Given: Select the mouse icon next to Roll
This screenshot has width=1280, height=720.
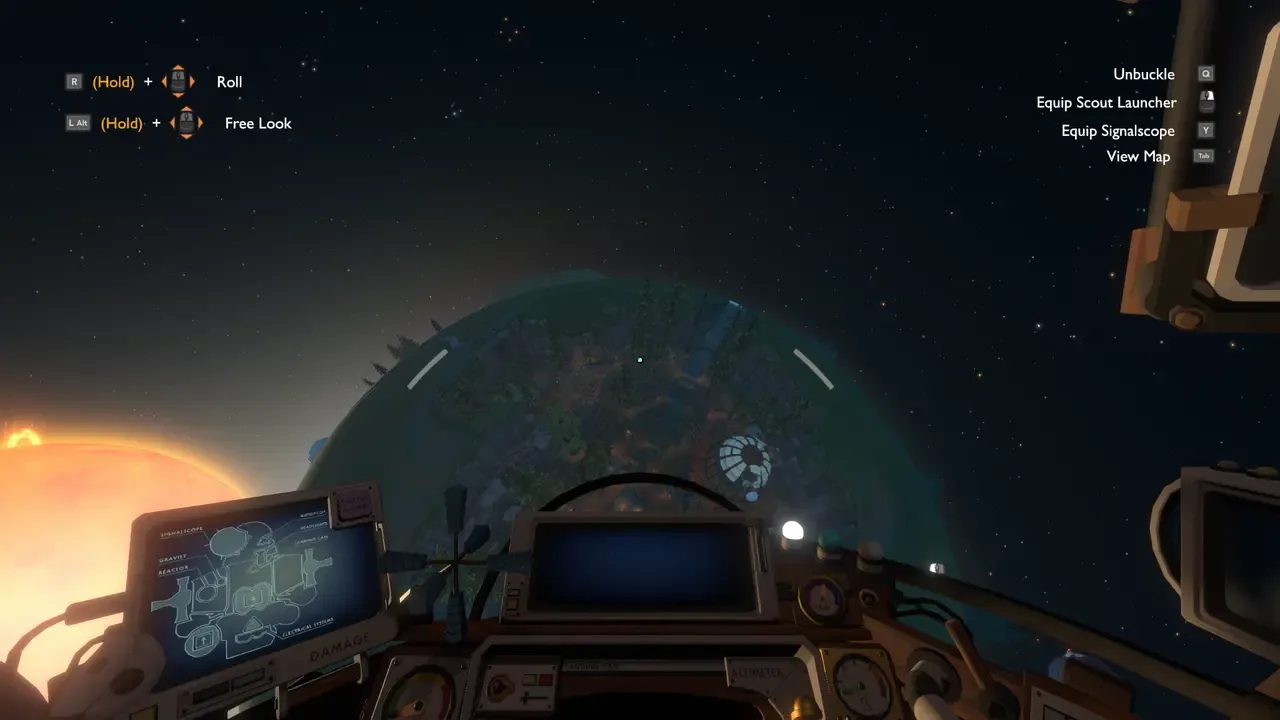Looking at the screenshot, I should coord(178,81).
